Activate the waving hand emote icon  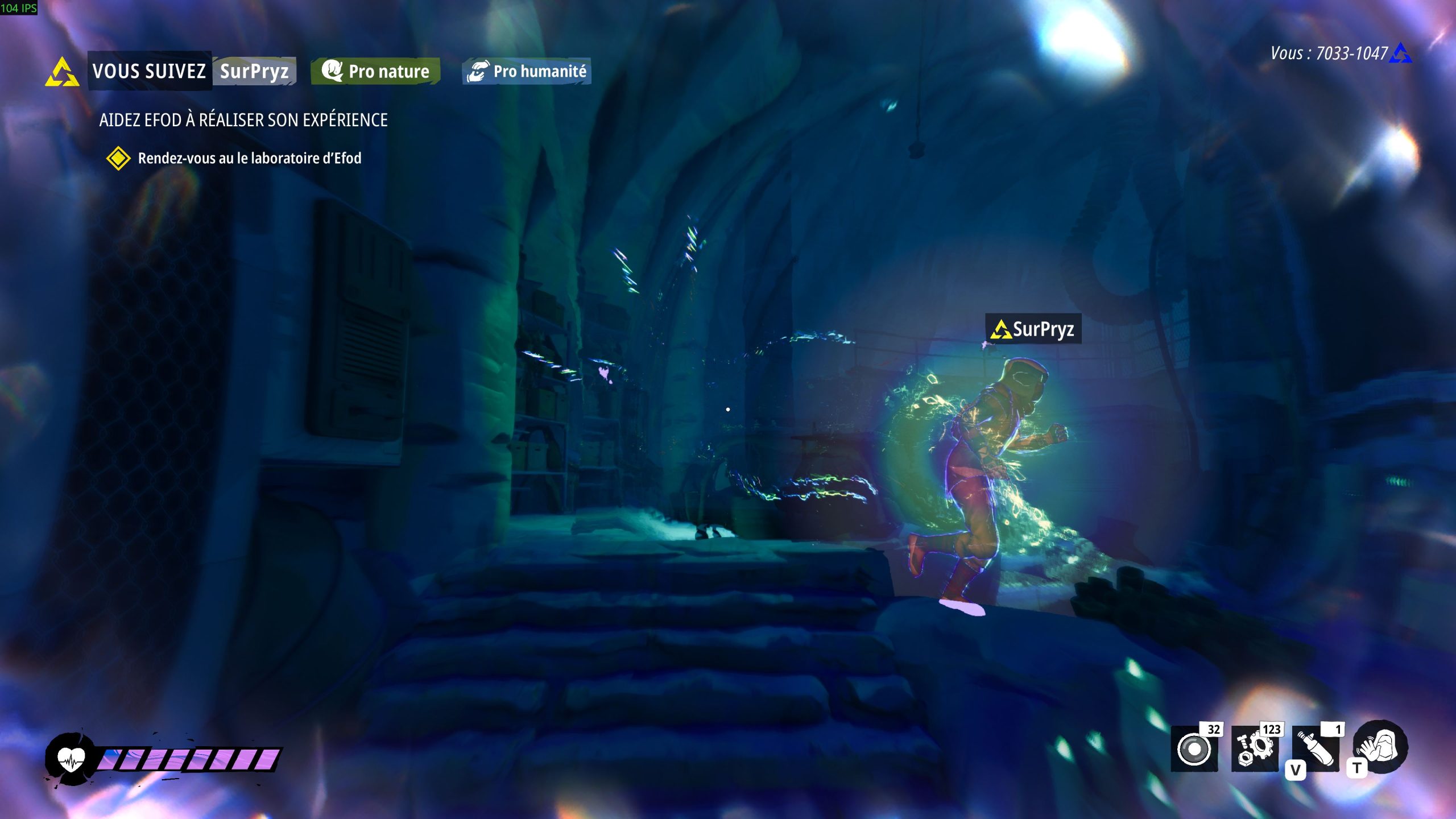coord(1380,747)
